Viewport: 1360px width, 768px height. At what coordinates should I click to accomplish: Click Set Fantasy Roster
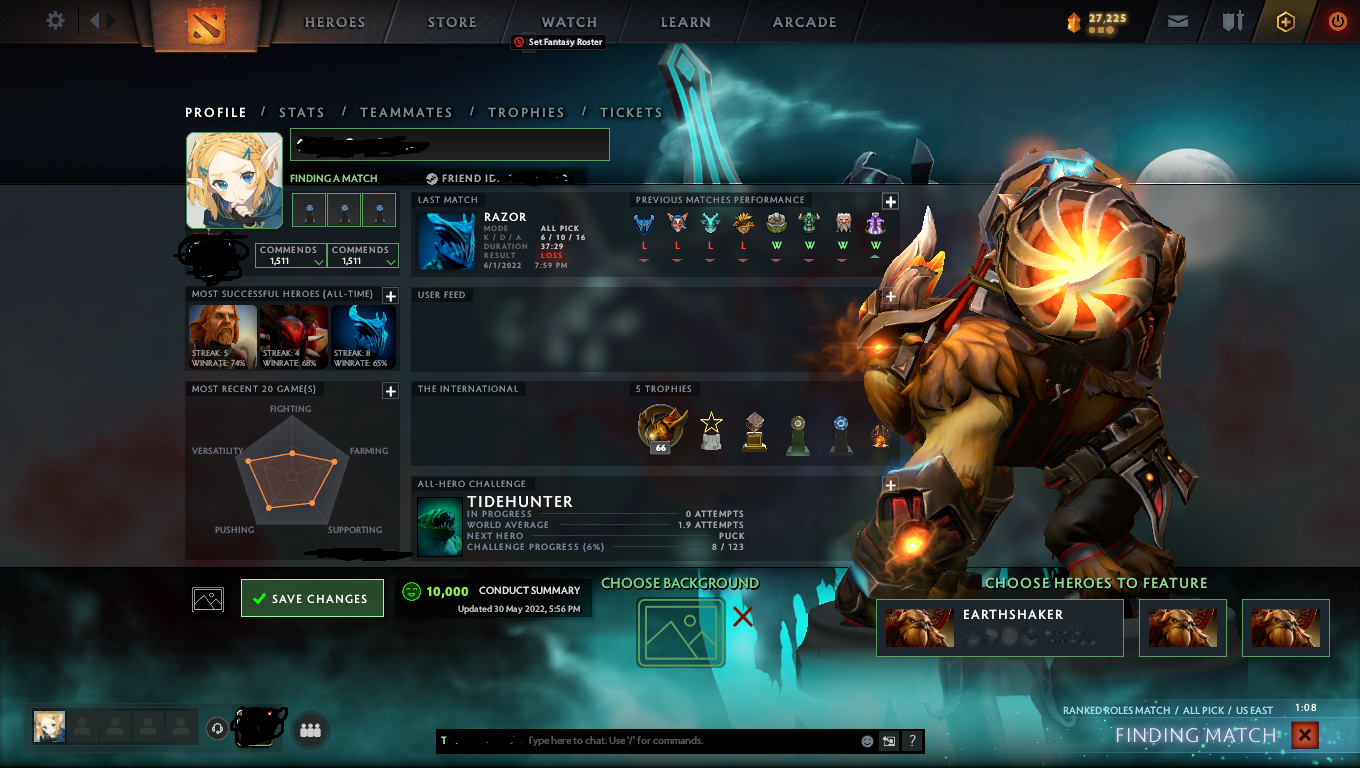[558, 42]
